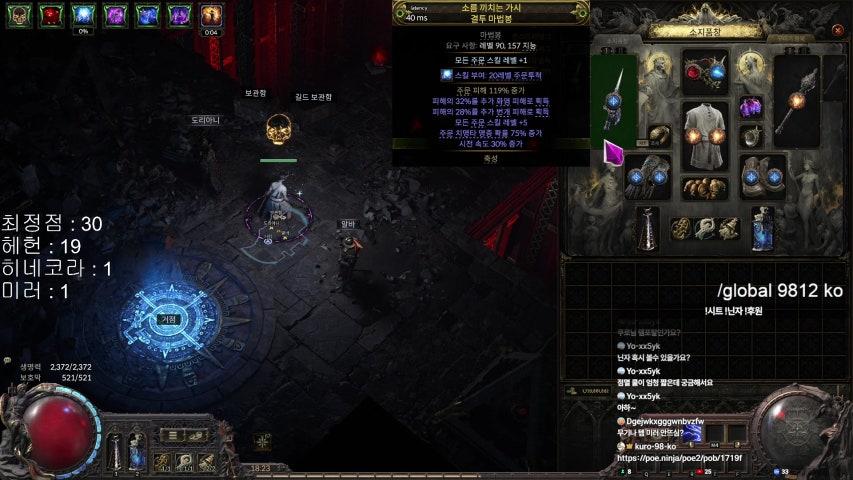This screenshot has width=853, height=480.
Task: Select the left ring slot
Action: click(x=660, y=136)
